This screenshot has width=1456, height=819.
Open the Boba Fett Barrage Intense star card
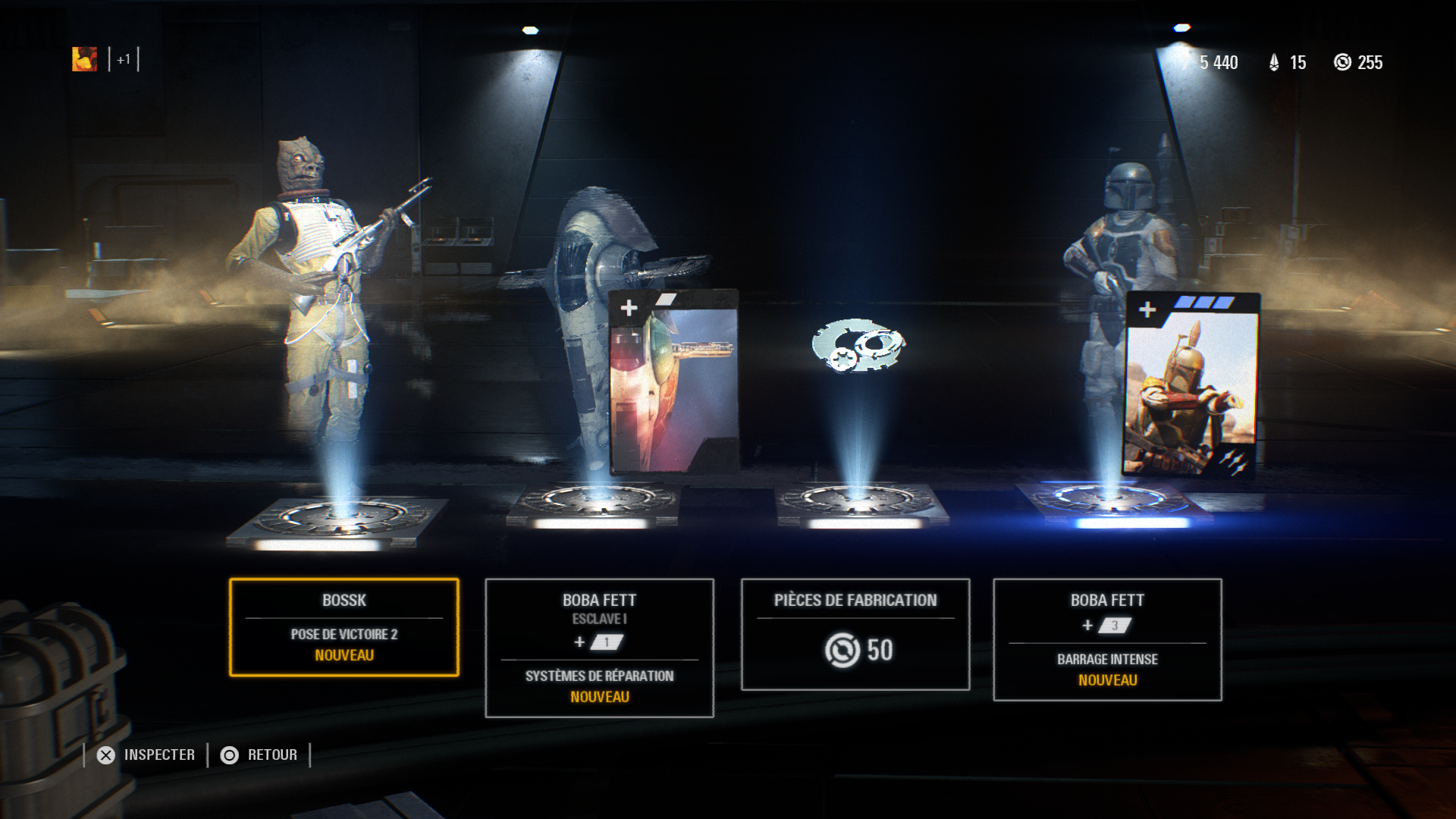coord(1191,384)
